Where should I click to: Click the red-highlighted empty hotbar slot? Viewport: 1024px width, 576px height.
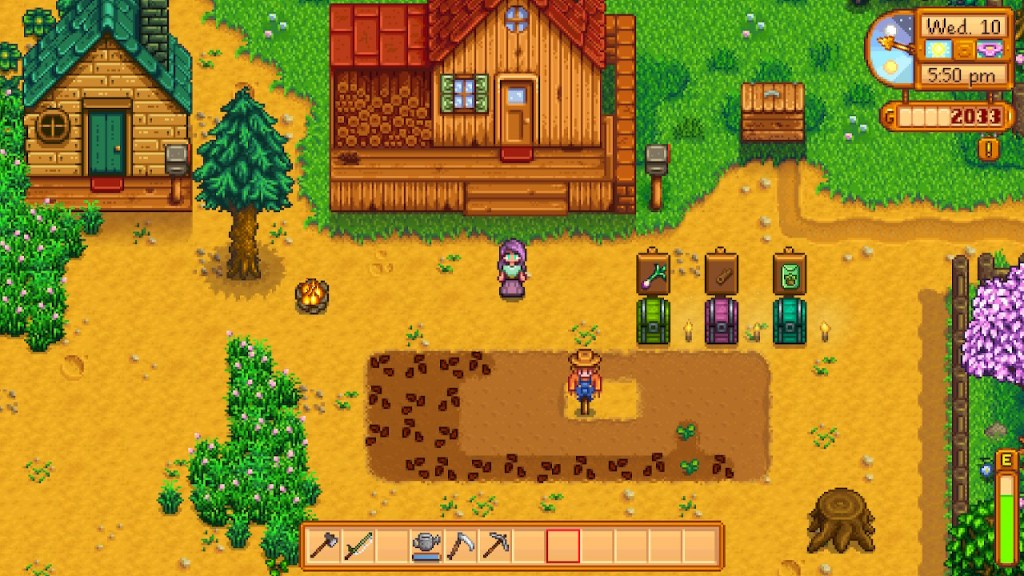(563, 546)
